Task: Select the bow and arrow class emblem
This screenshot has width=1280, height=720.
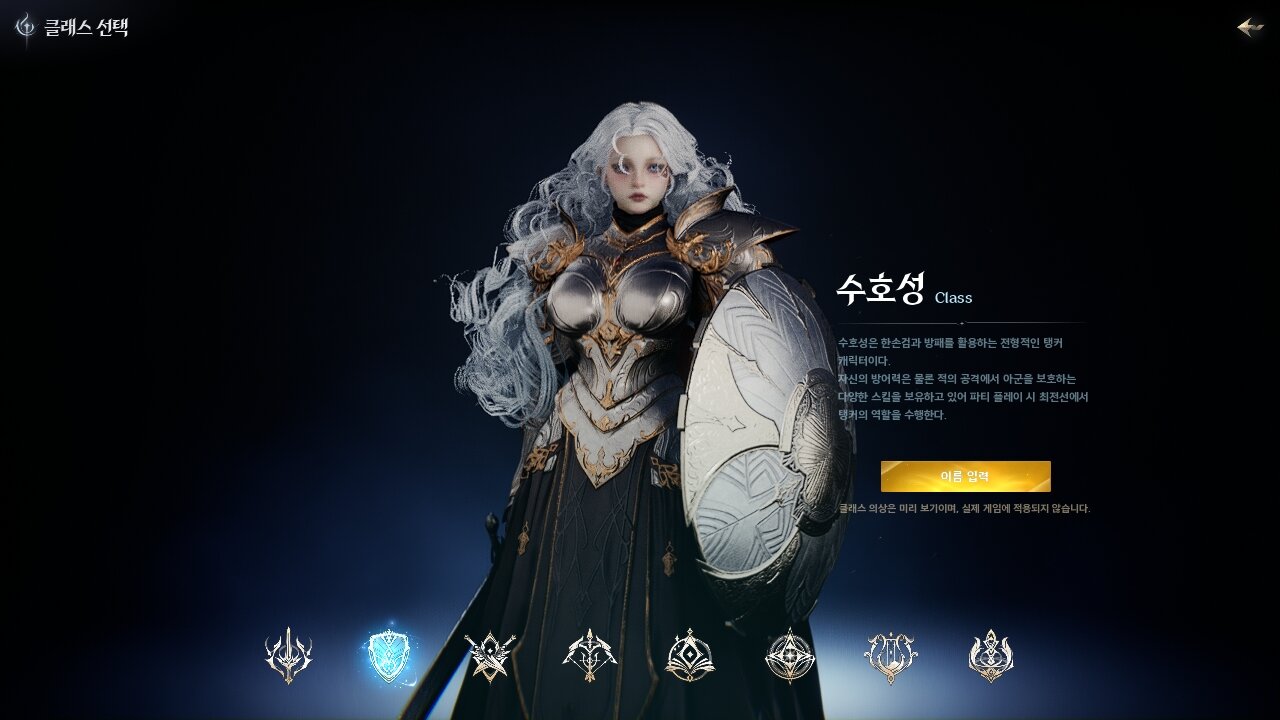Action: click(x=590, y=656)
